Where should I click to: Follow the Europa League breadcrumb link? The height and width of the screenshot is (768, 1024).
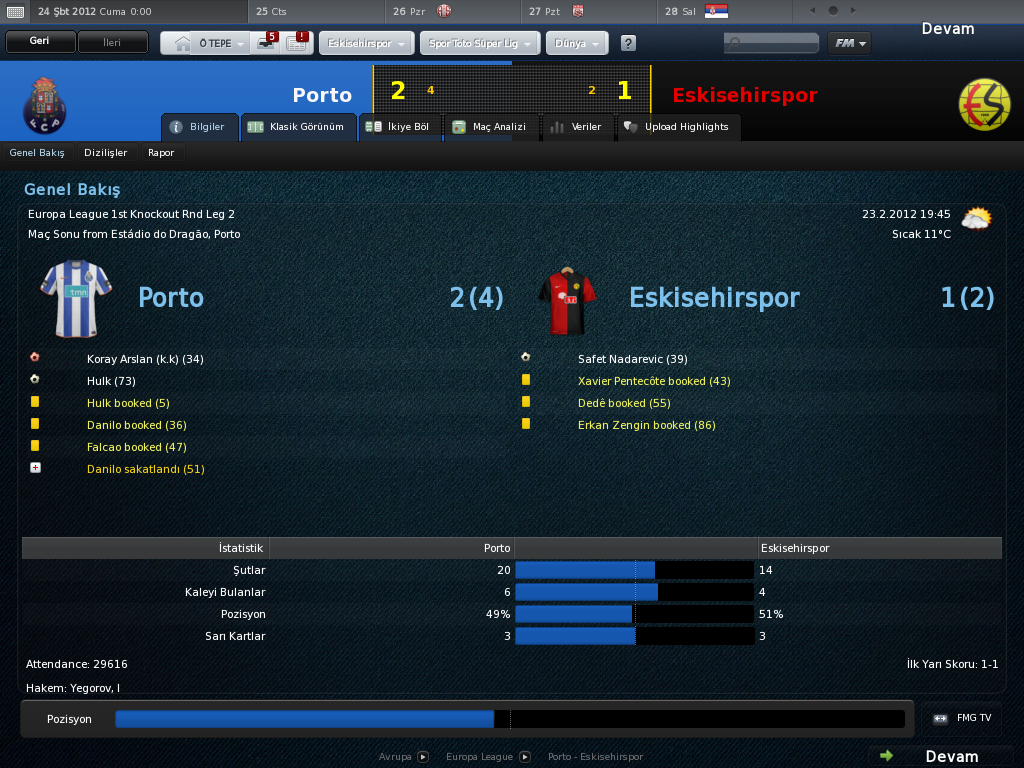point(480,757)
